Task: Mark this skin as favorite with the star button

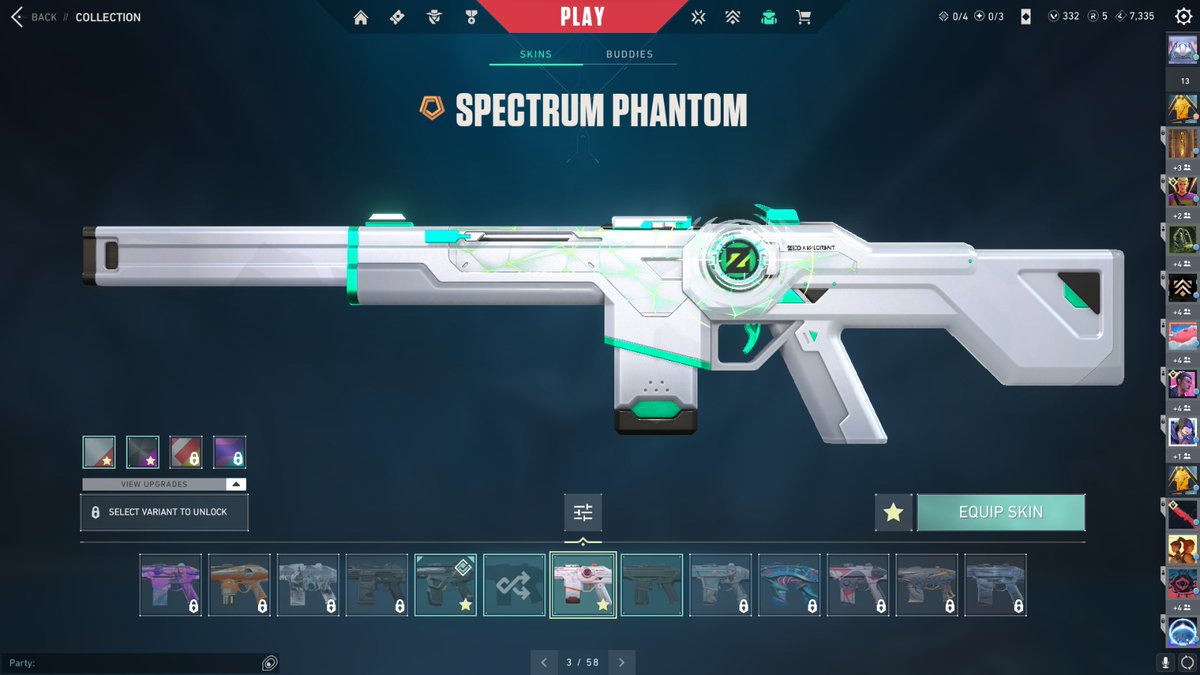Action: [893, 512]
